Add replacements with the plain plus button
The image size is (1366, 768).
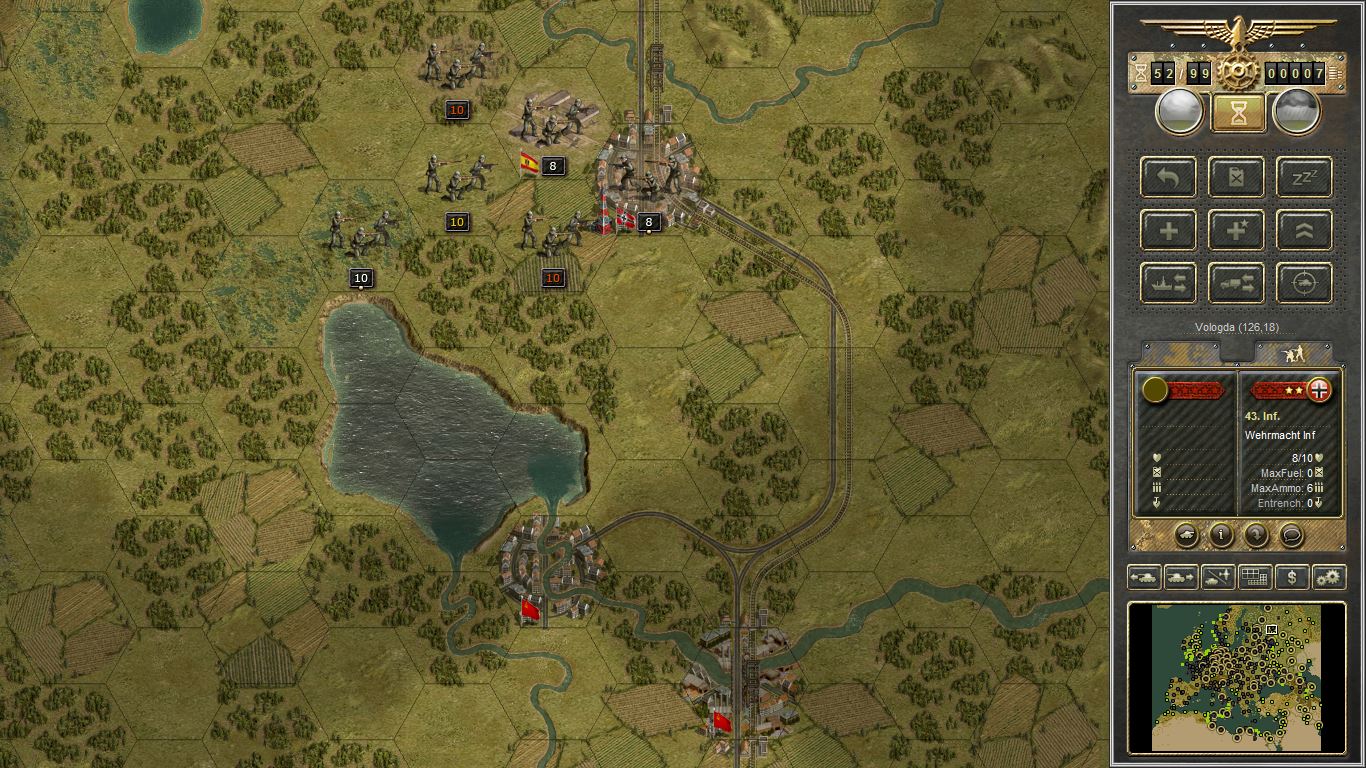click(x=1169, y=230)
